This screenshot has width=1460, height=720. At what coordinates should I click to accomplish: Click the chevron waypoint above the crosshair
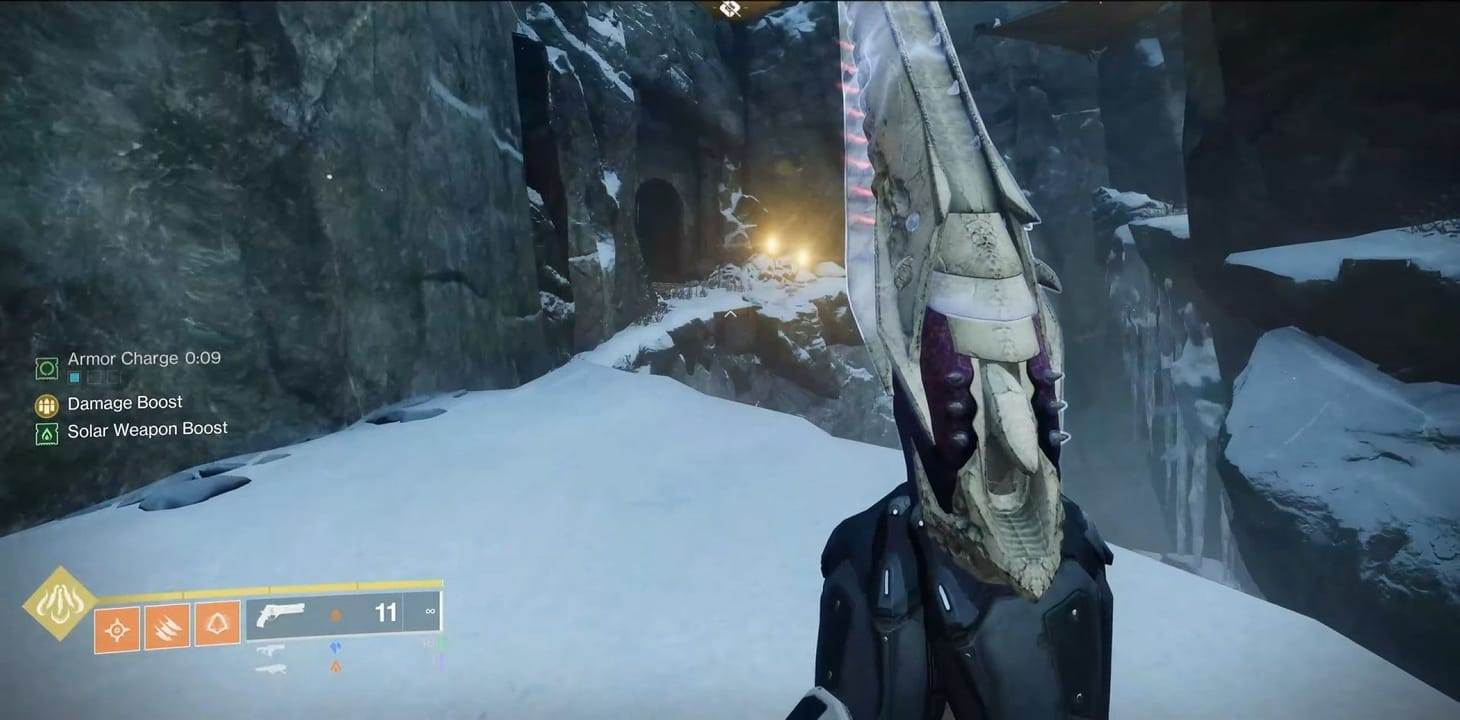(731, 313)
